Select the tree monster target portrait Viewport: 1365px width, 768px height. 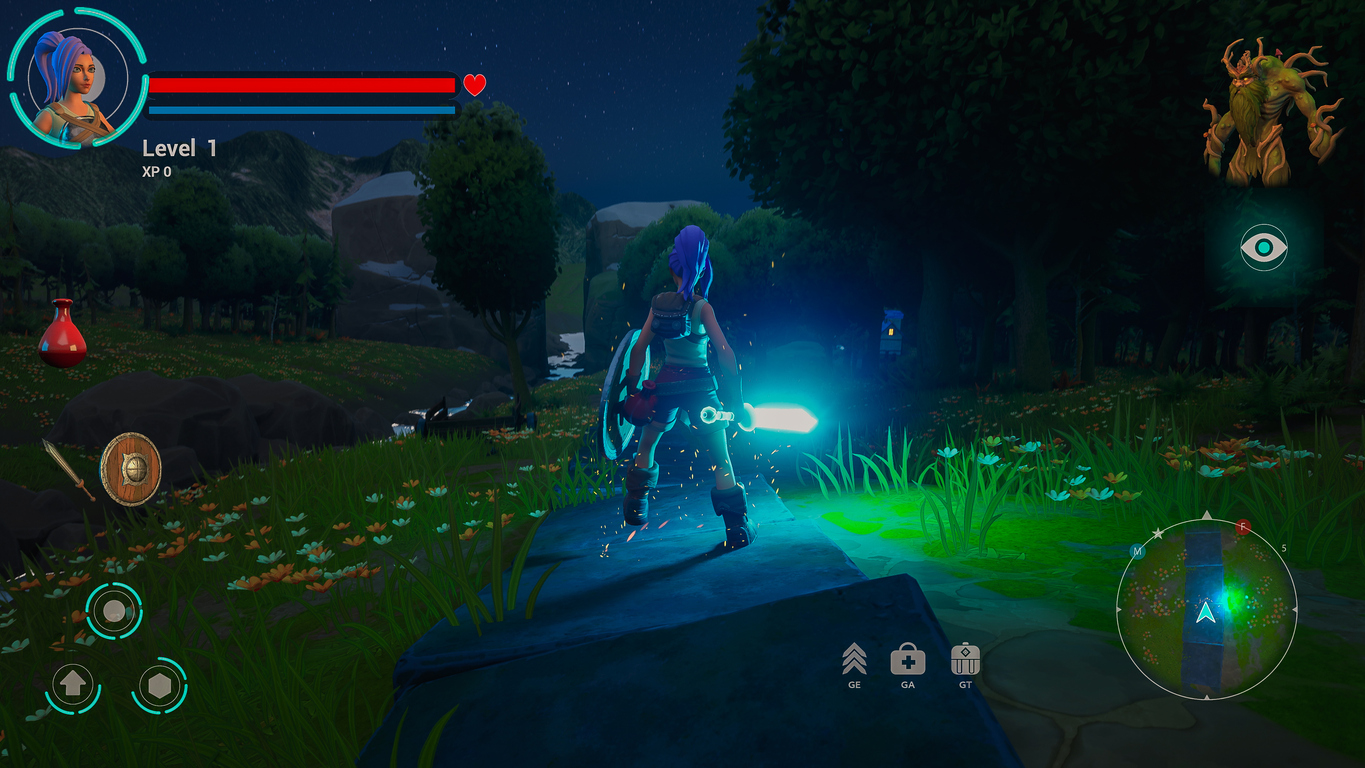coord(1270,112)
